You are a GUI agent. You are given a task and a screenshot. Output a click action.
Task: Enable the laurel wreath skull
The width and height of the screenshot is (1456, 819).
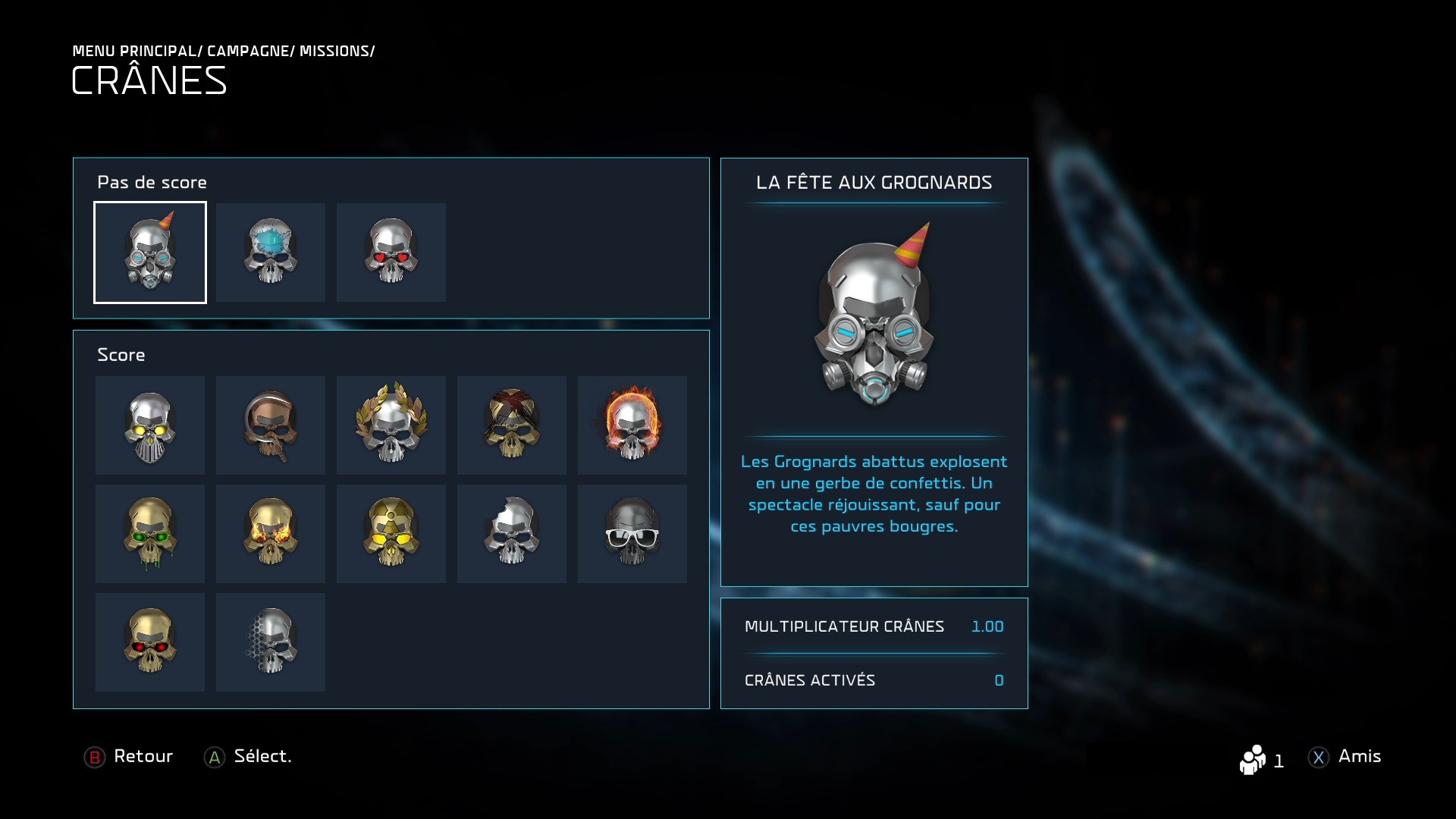tap(391, 425)
